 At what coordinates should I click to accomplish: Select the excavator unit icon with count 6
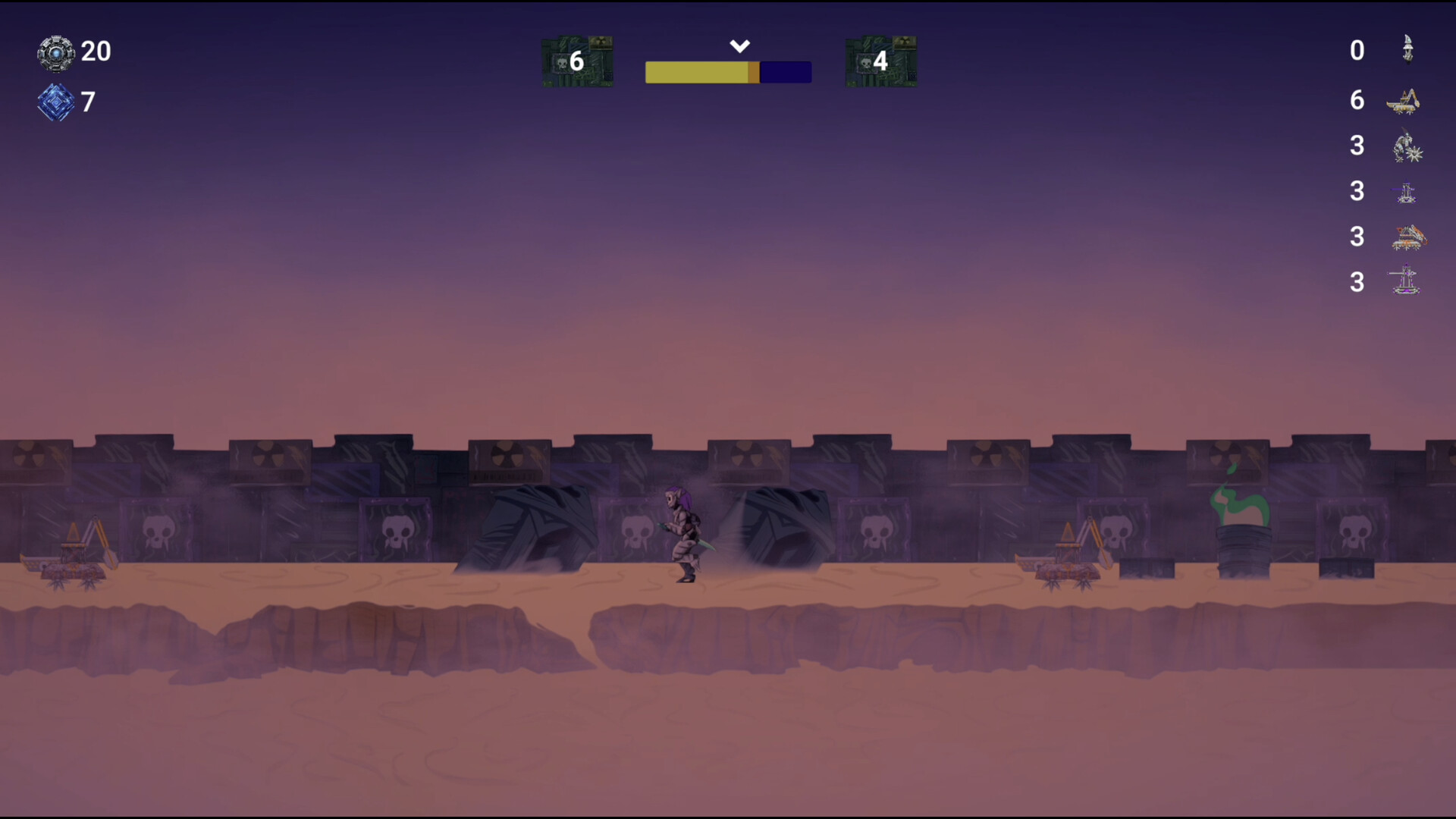pyautogui.click(x=1404, y=100)
